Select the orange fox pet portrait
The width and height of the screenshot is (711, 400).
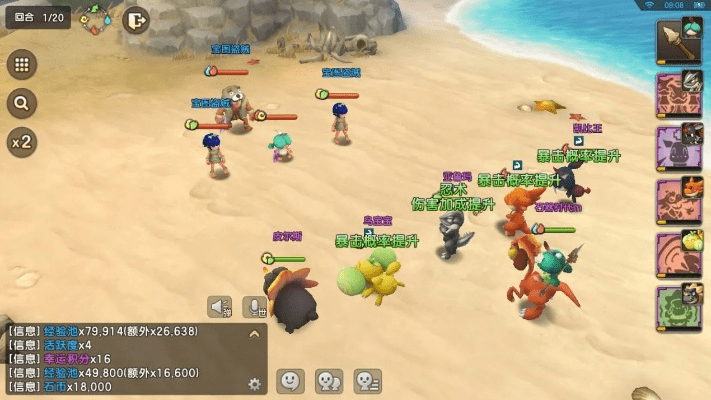[678, 200]
